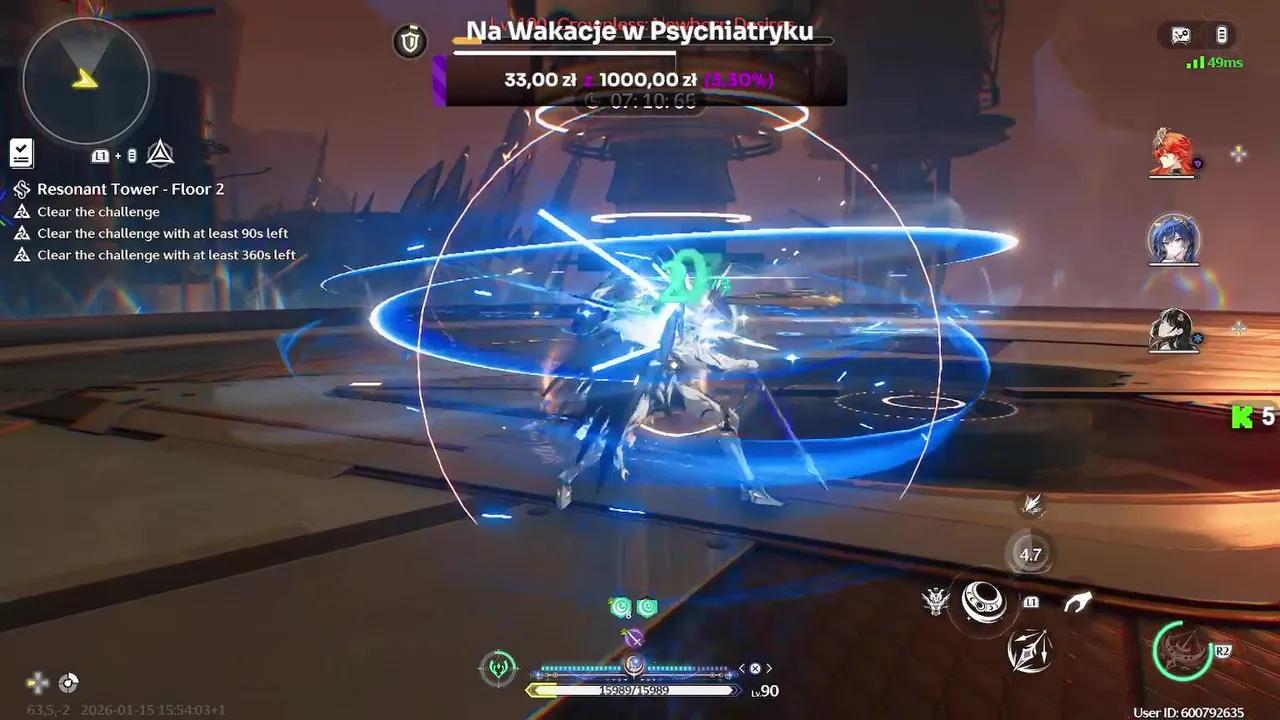
Task: Select the Resonant Tower - Floor 2 tracker
Action: coord(130,189)
